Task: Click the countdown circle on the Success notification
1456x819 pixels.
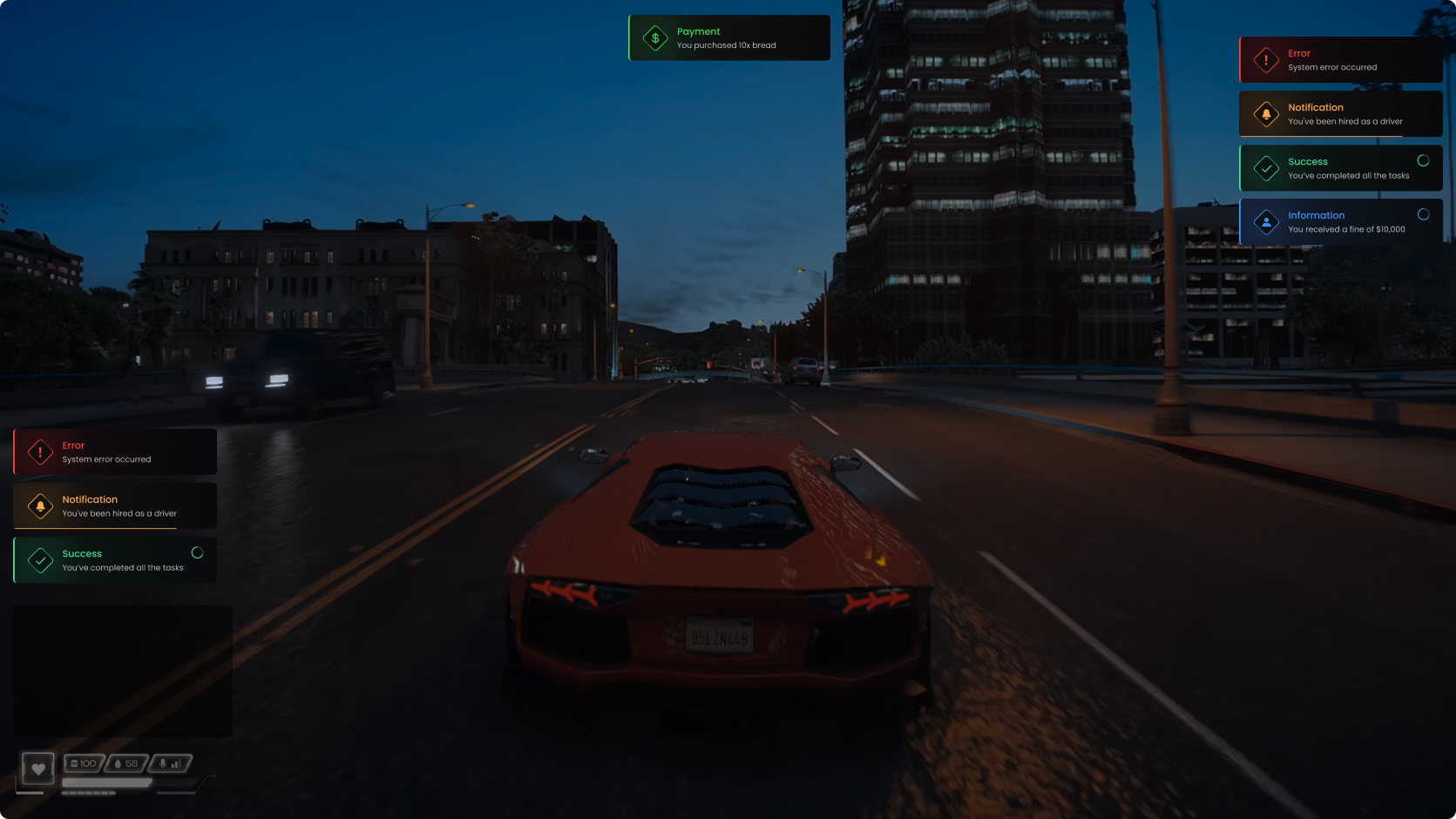Action: tap(1422, 160)
